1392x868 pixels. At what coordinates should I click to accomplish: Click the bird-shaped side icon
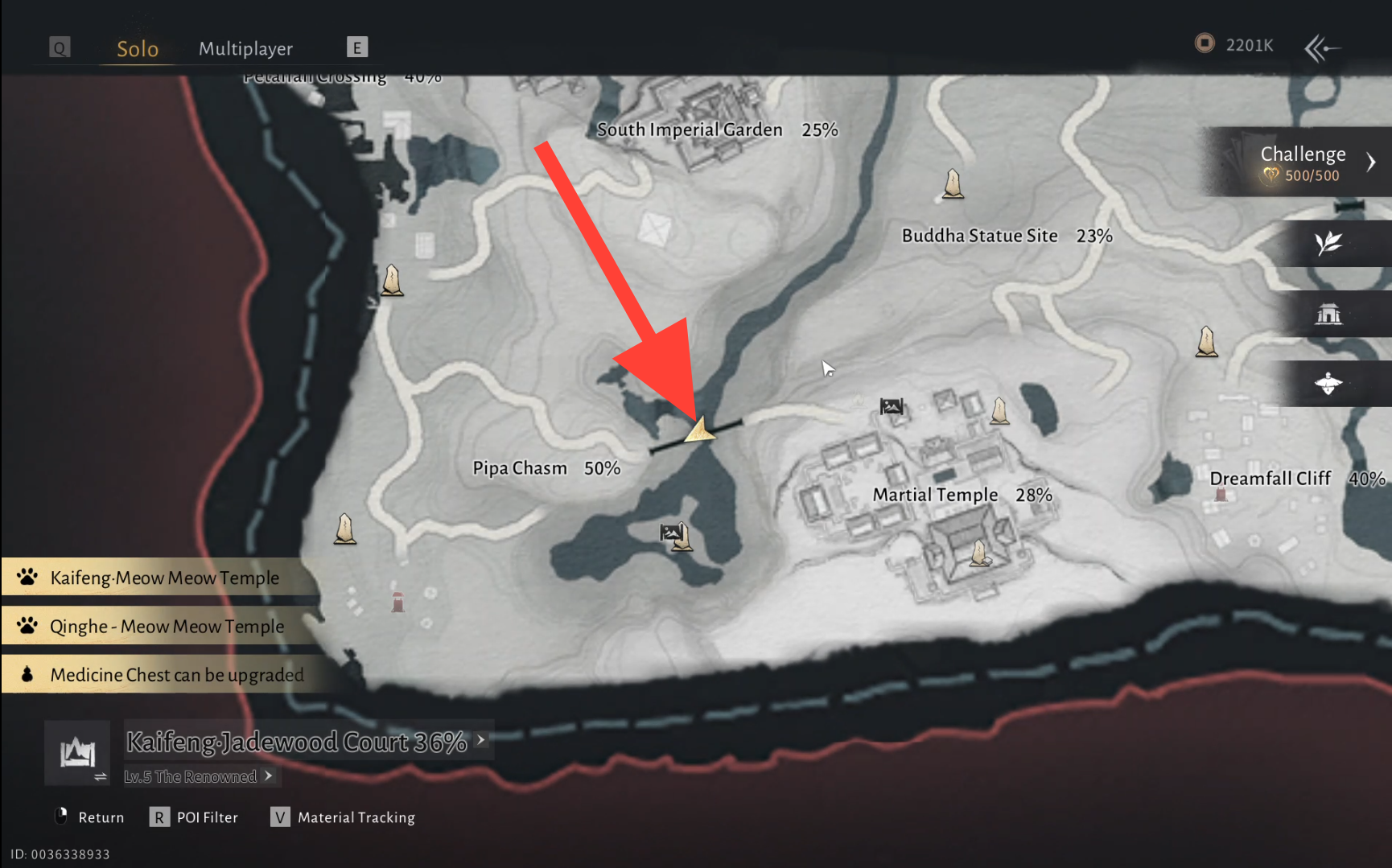pyautogui.click(x=1328, y=384)
